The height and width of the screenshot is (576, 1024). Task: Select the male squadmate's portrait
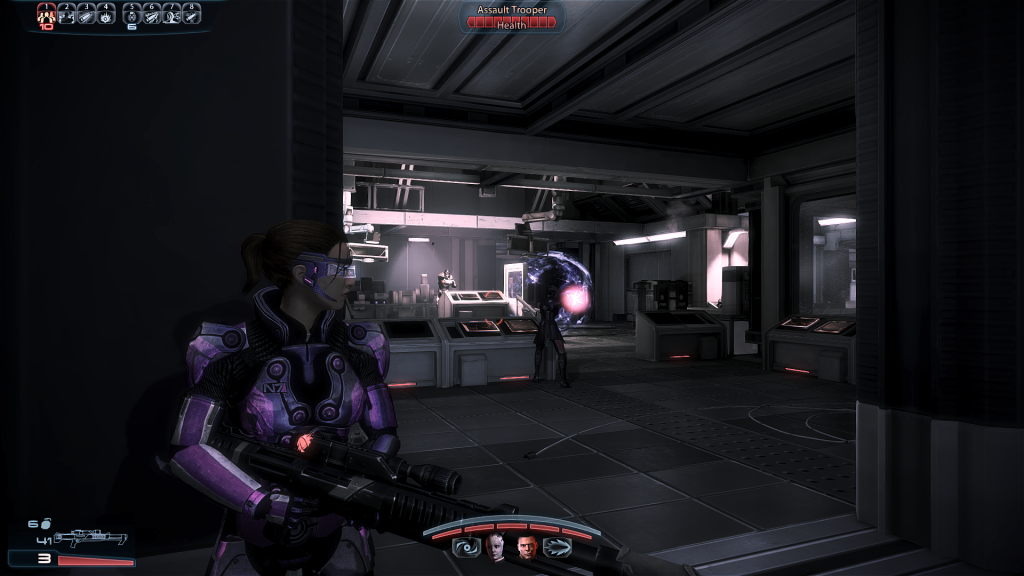coord(527,546)
